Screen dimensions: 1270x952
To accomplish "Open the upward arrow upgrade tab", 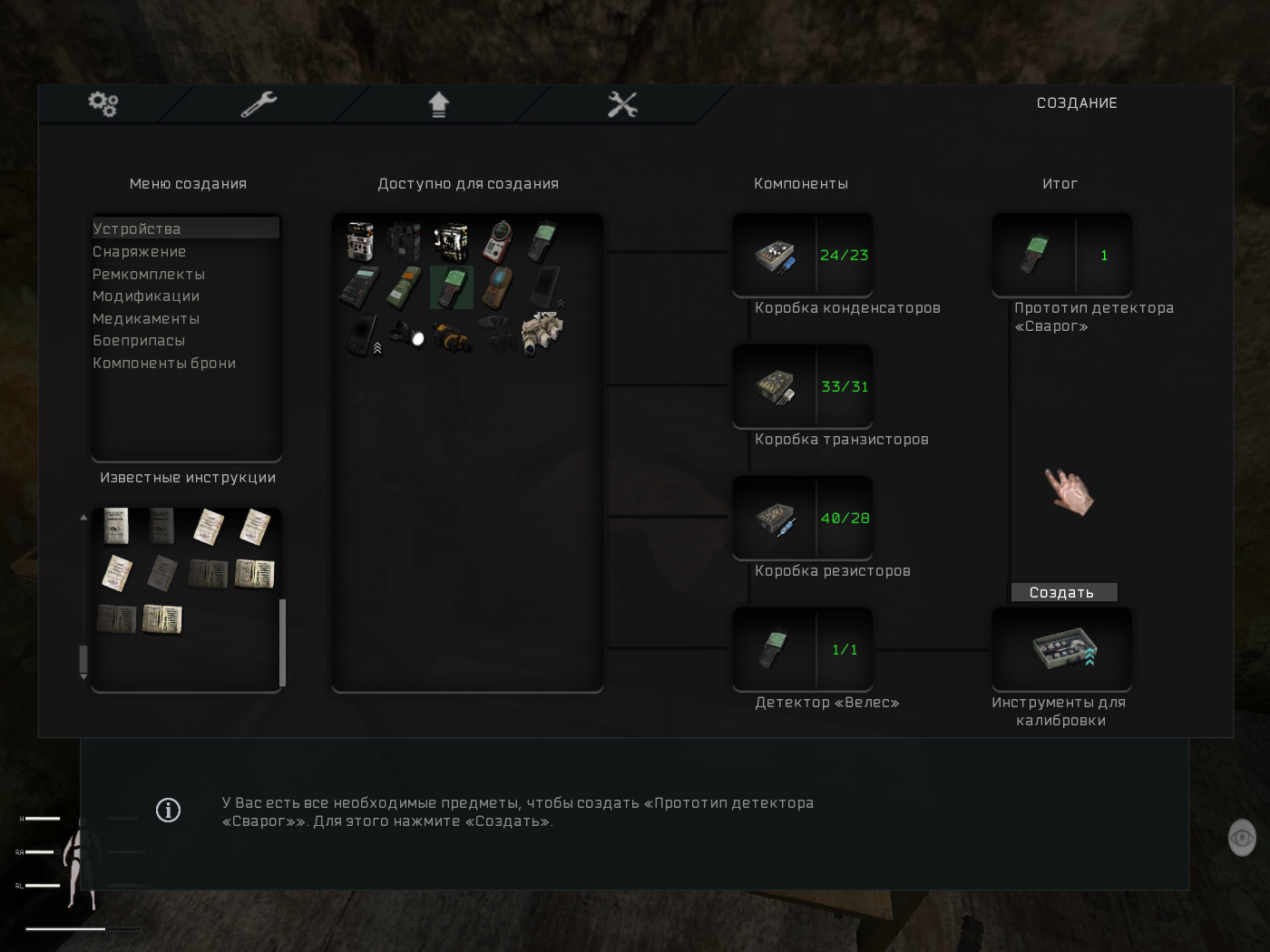I will tap(439, 104).
